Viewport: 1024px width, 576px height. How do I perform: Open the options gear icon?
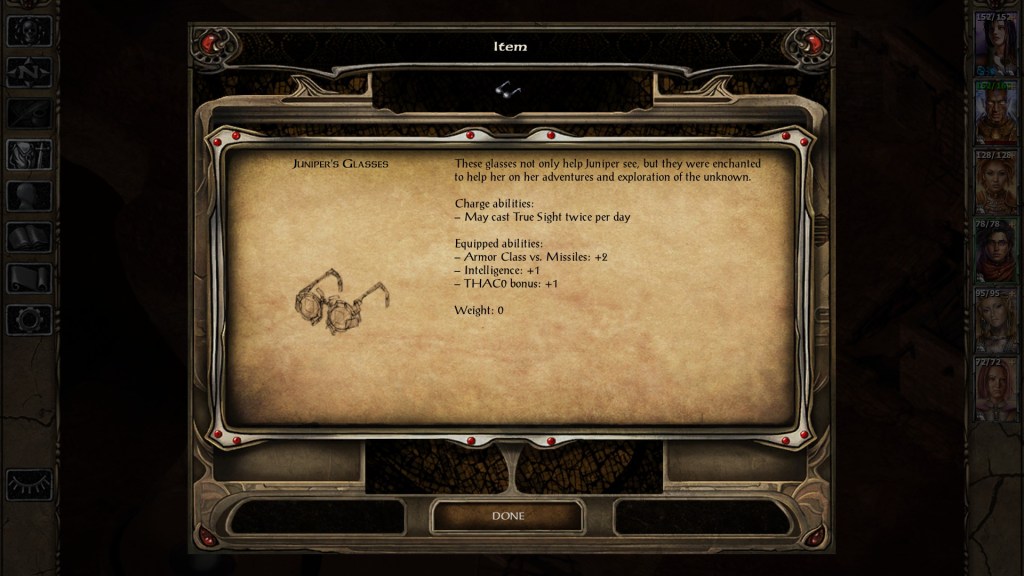pos(29,319)
